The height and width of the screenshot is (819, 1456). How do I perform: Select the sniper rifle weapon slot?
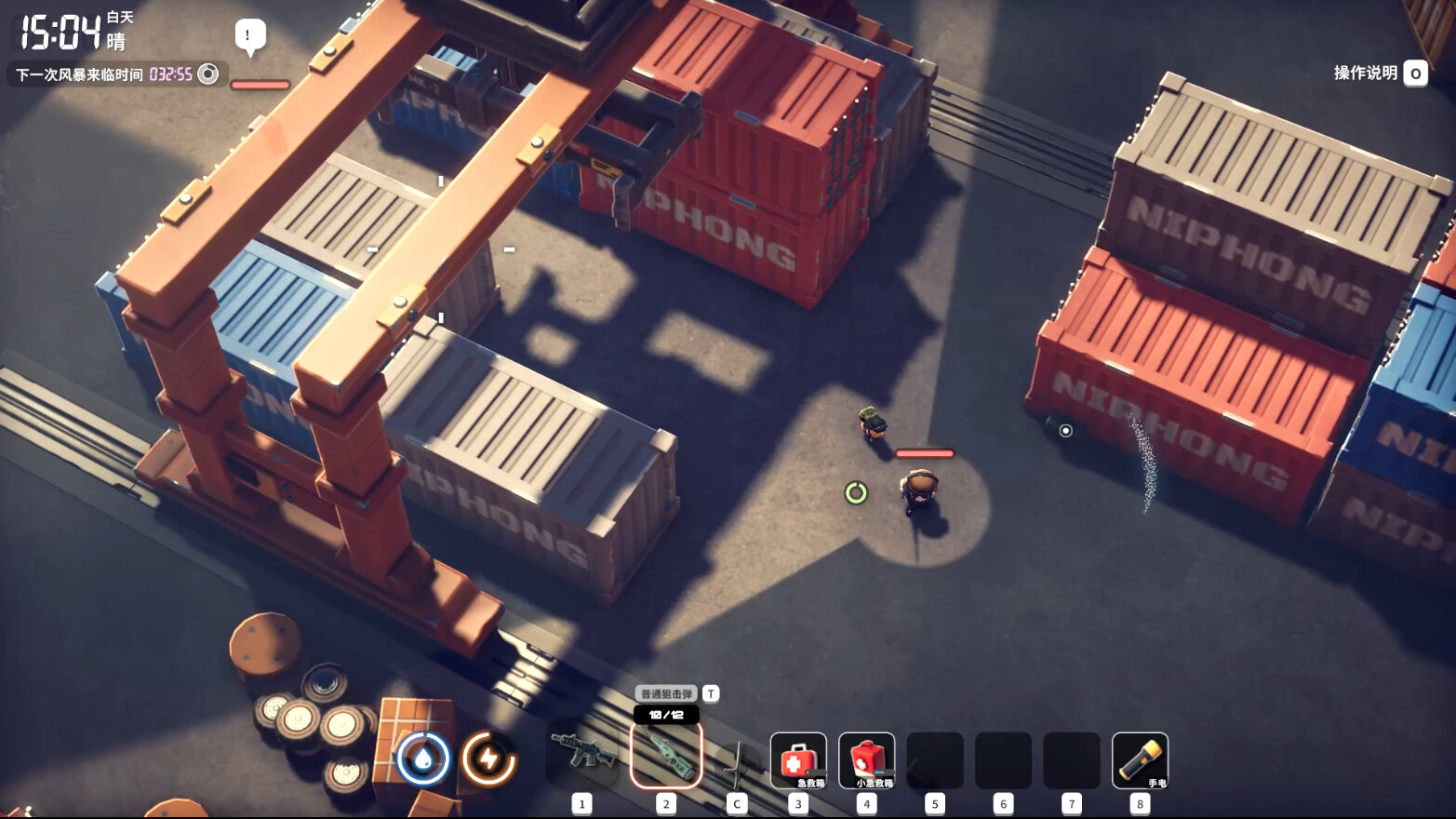point(666,756)
